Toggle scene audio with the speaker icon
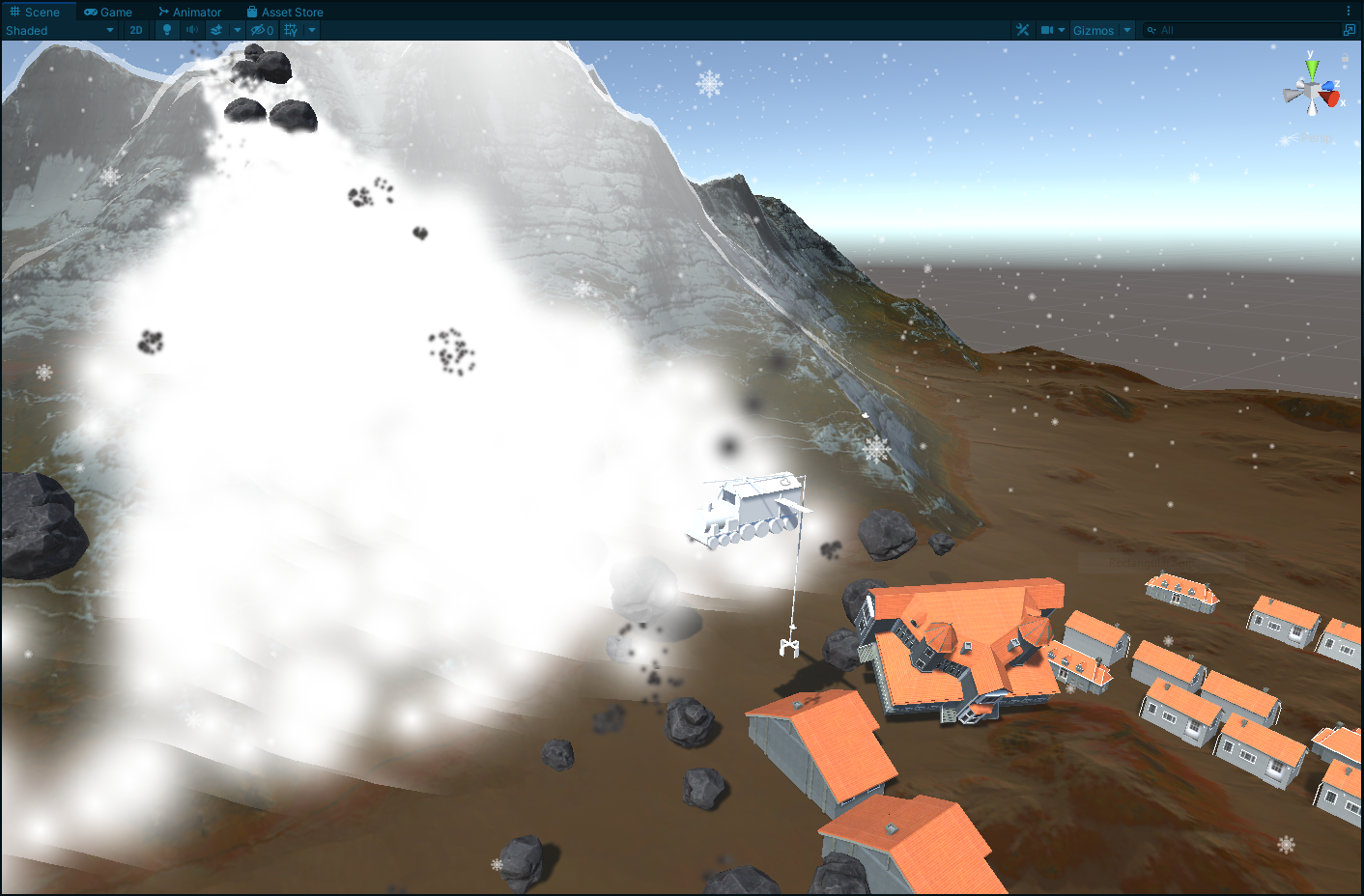1364x896 pixels. (x=192, y=30)
